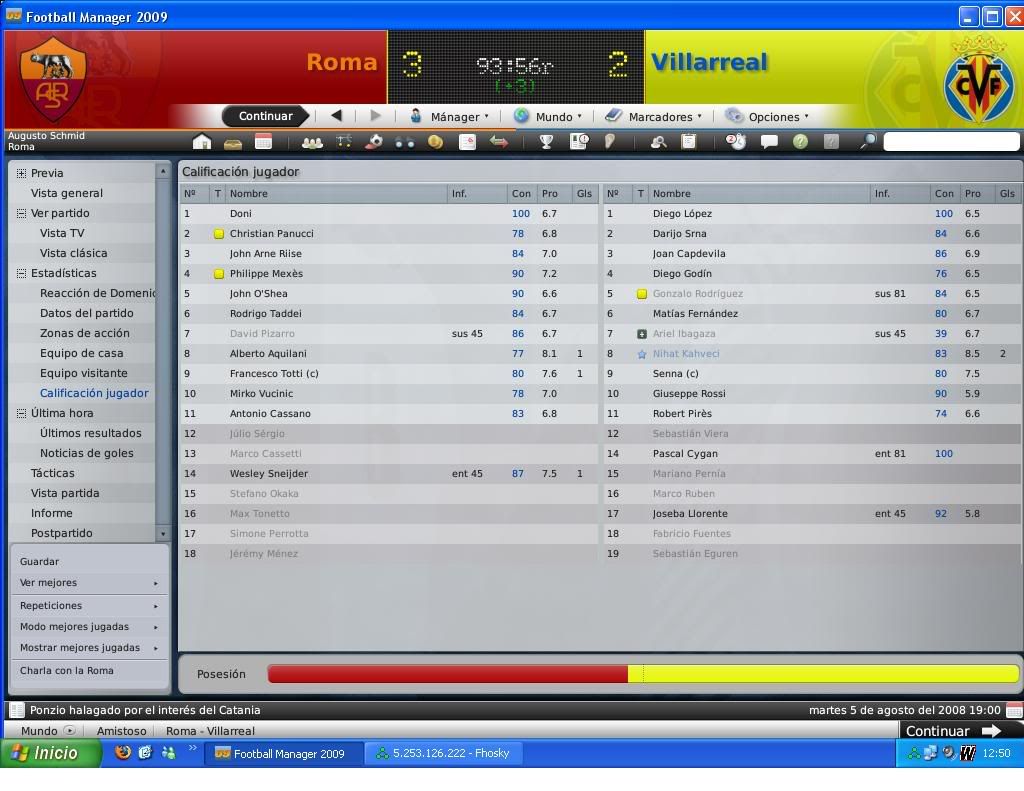
Task: Click Guardar to save the game
Action: (39, 561)
